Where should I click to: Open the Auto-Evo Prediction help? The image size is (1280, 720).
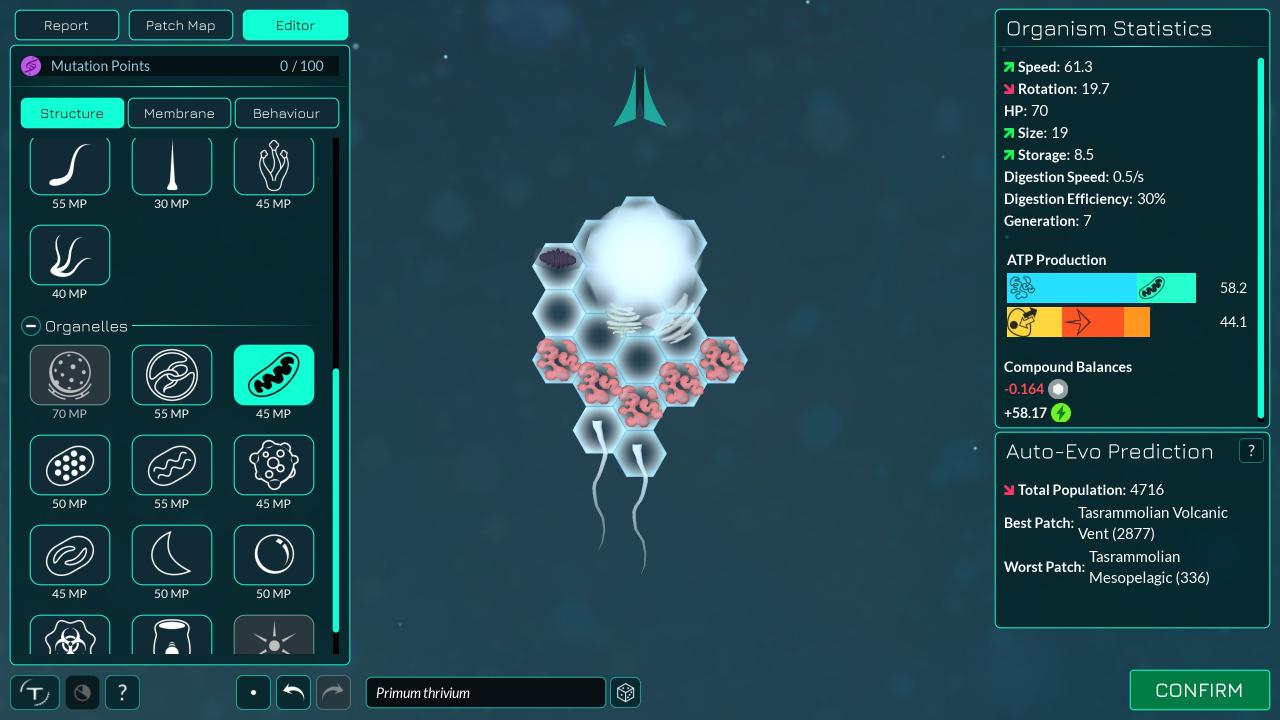1251,451
